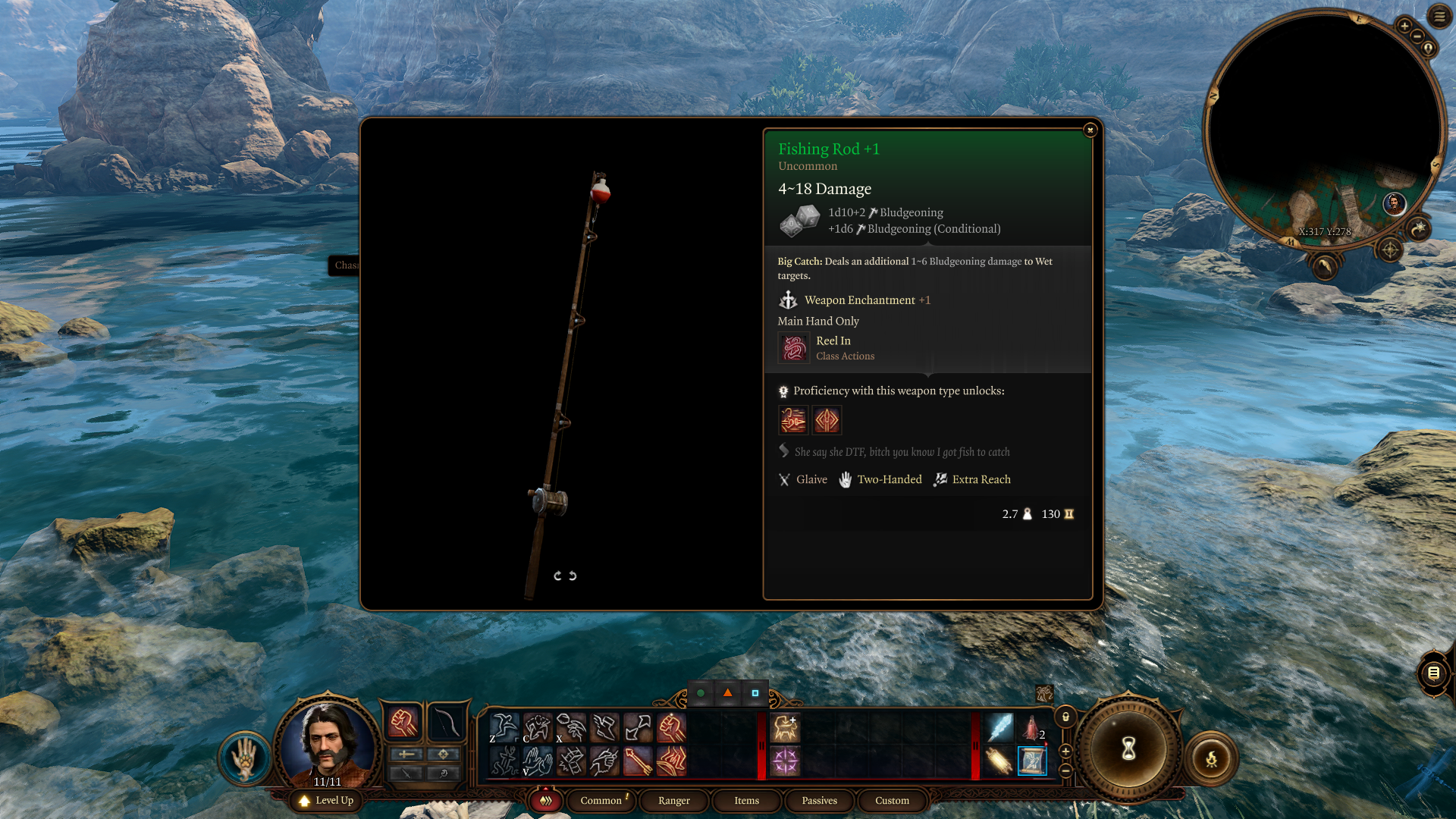Click the Level Up button
Viewport: 1456px width, 819px height.
327,800
